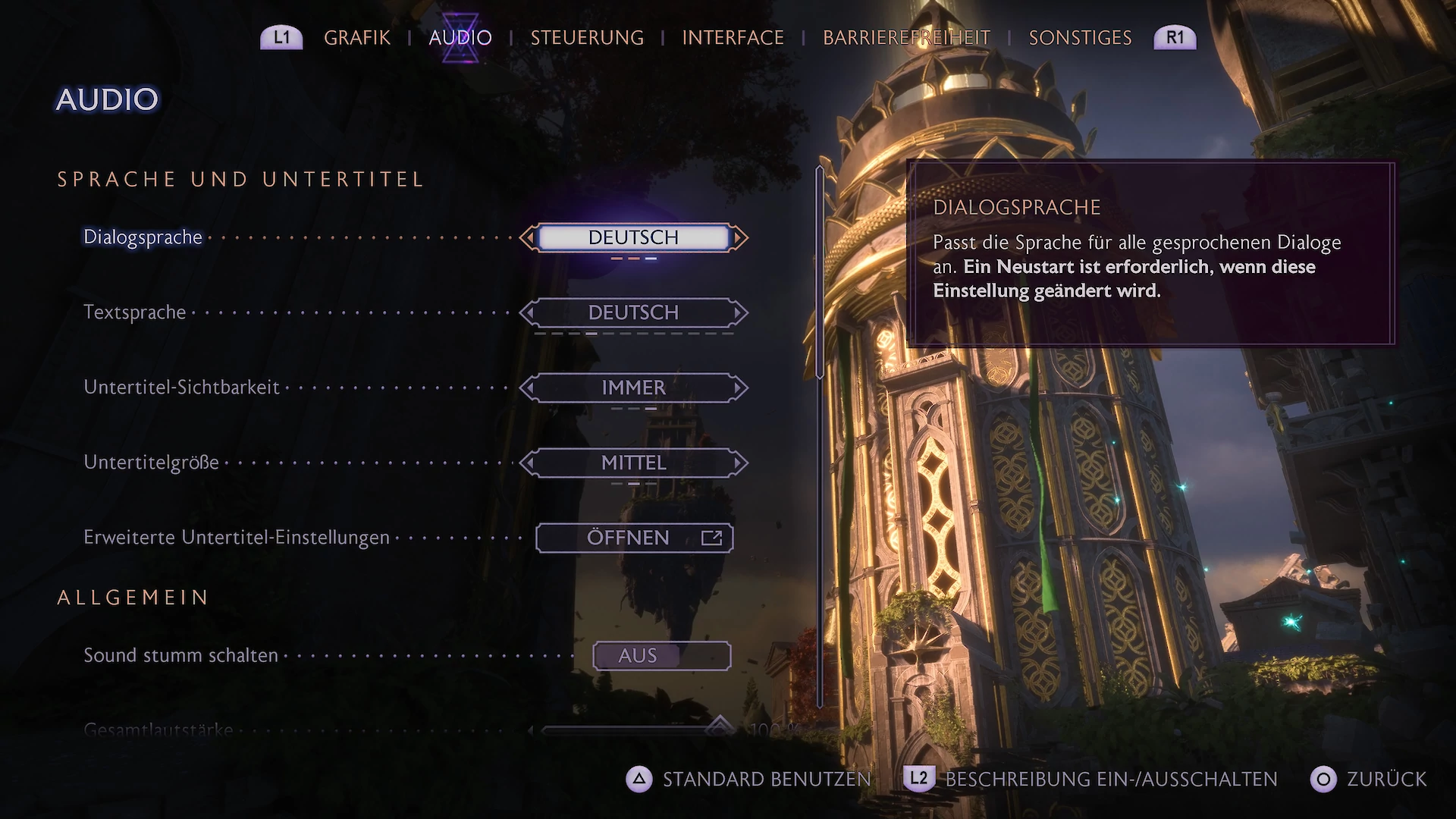The height and width of the screenshot is (819, 1456).
Task: Select the Dialogsprache setting row
Action: click(x=143, y=237)
